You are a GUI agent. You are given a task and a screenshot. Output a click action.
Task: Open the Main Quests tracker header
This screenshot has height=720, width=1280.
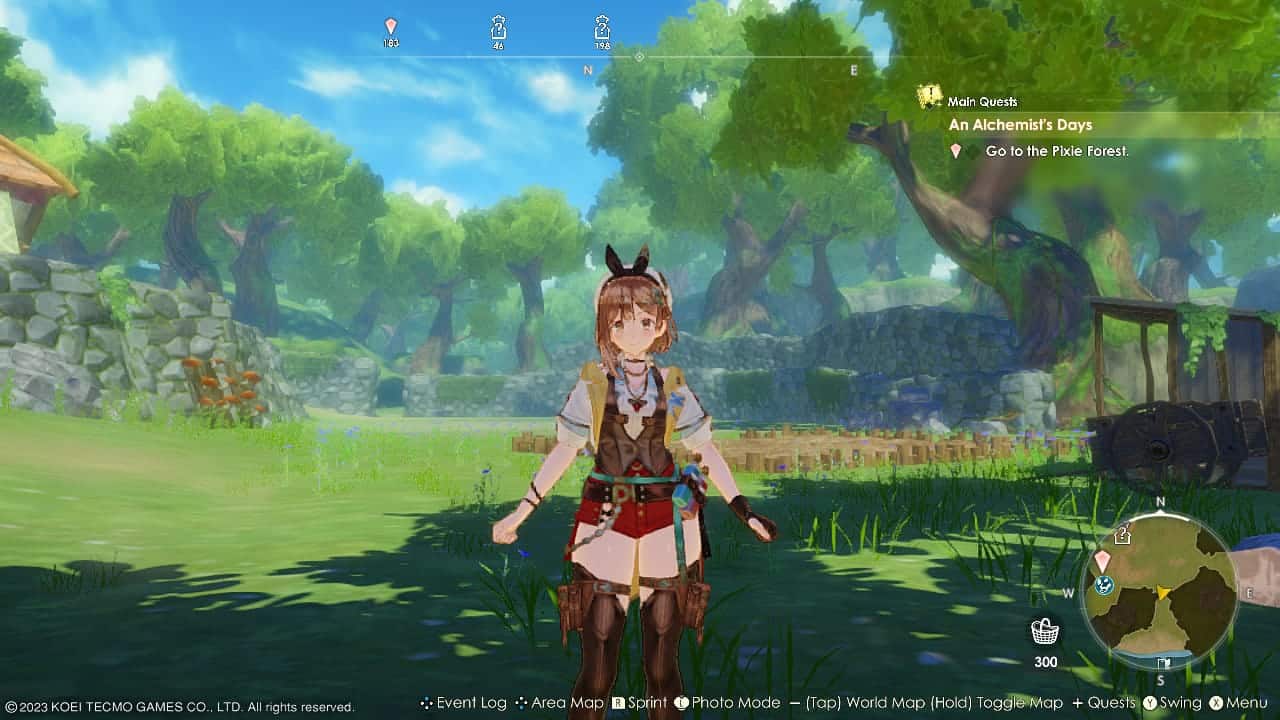(982, 101)
